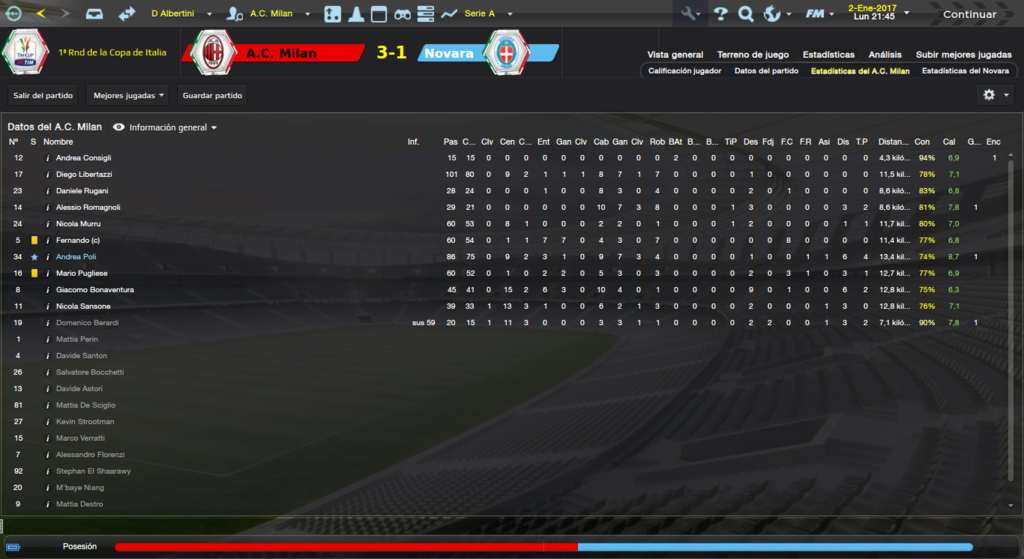Image resolution: width=1024 pixels, height=559 pixels.
Task: Open the question mark help icon
Action: [x=719, y=14]
